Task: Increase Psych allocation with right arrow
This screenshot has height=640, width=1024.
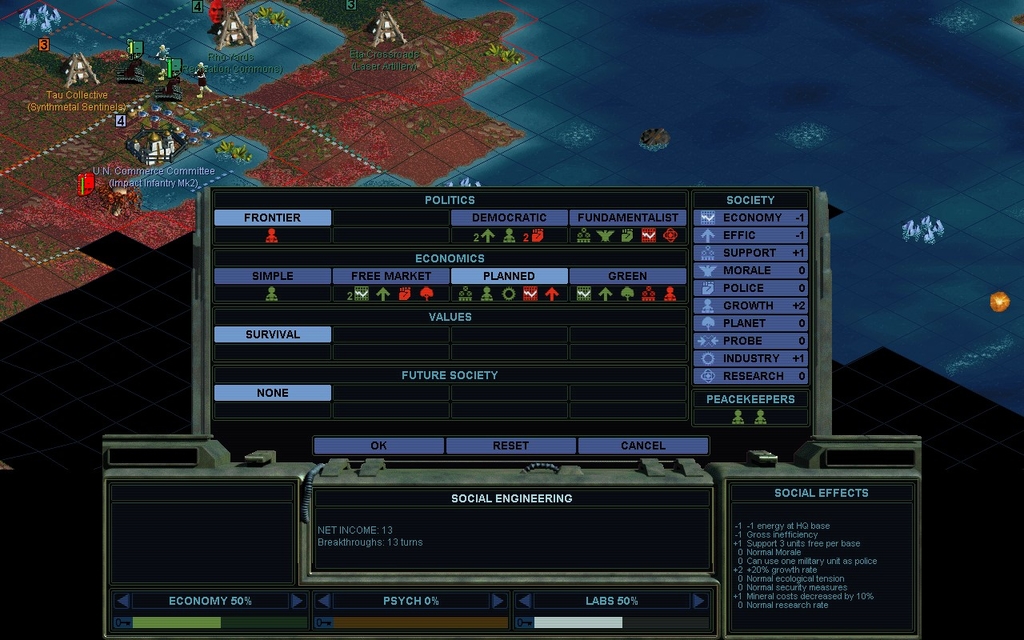Action: (497, 601)
